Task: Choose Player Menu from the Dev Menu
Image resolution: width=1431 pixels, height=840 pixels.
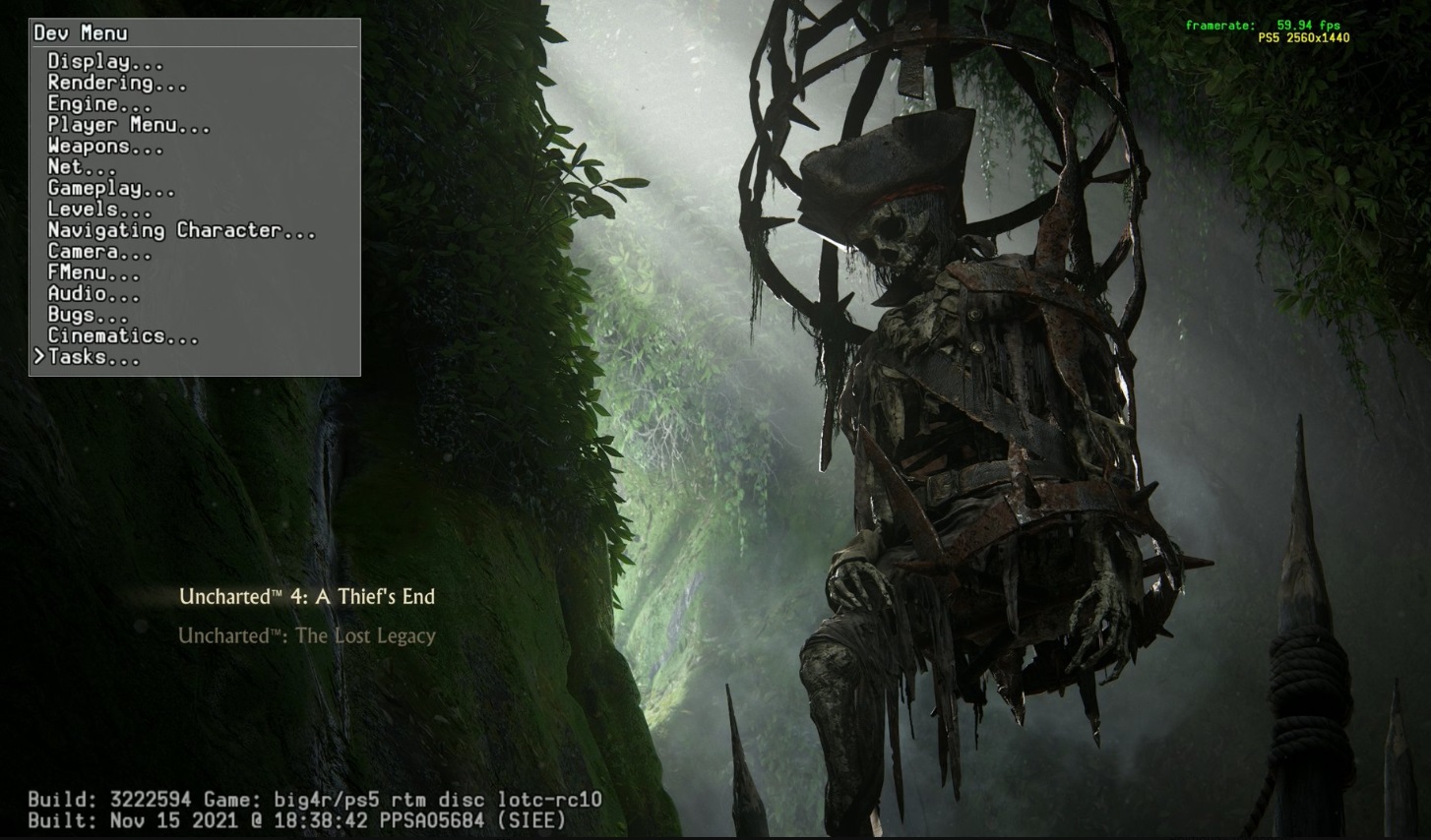Action: pyautogui.click(x=129, y=125)
